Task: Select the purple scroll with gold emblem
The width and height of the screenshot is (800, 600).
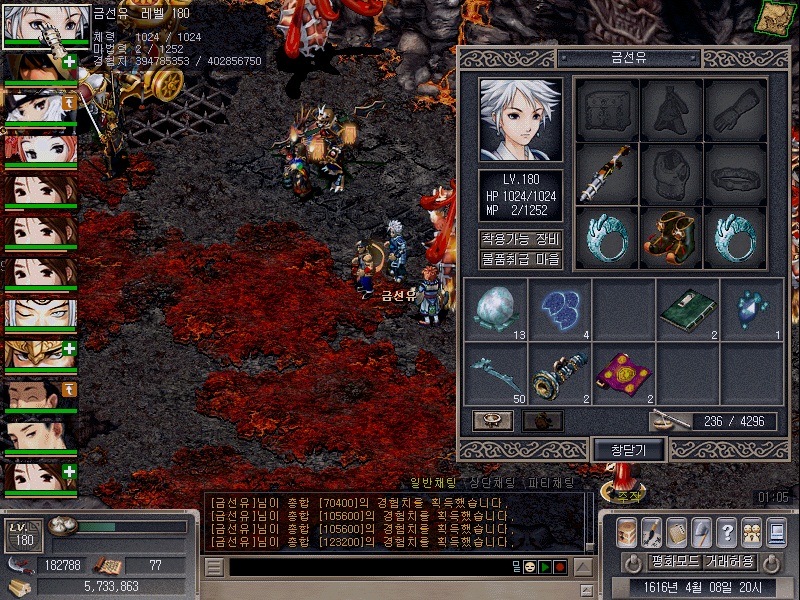Action: click(623, 374)
